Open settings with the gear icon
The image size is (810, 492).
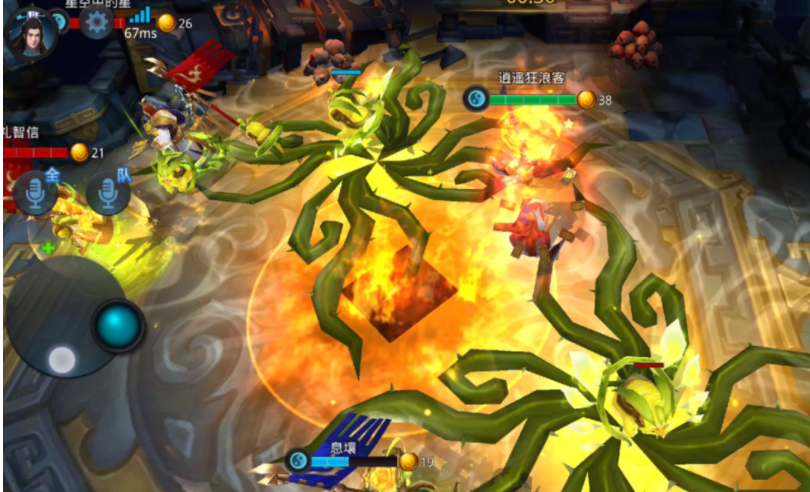pos(96,21)
